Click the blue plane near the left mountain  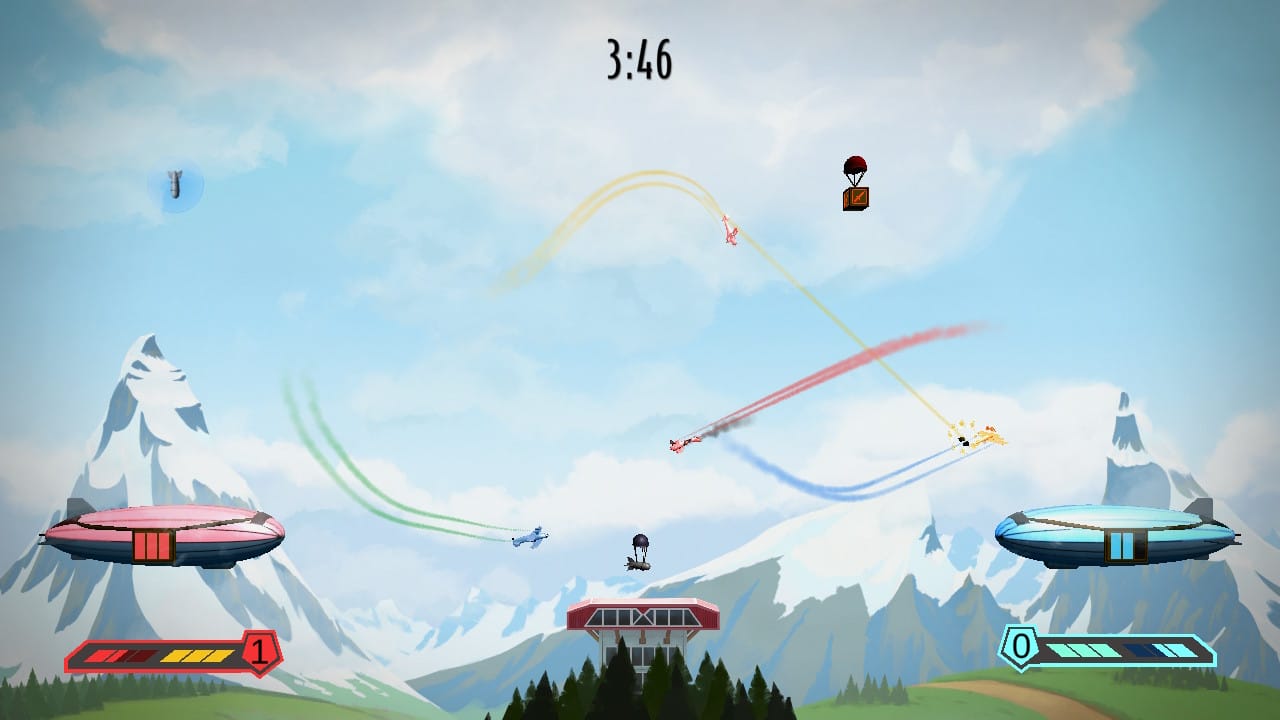tap(531, 538)
